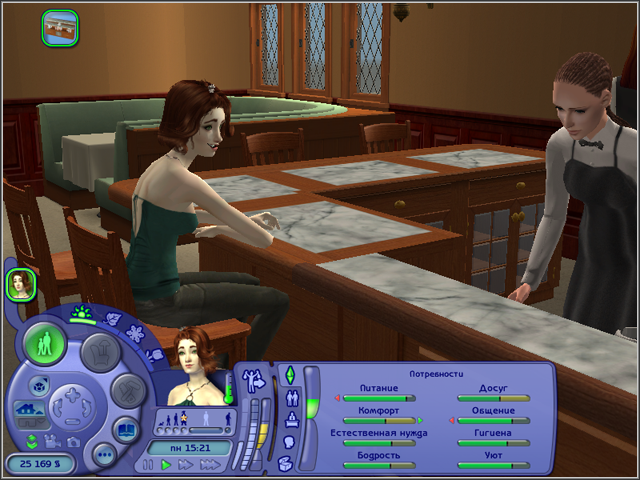Pause the game speed

(x=149, y=465)
